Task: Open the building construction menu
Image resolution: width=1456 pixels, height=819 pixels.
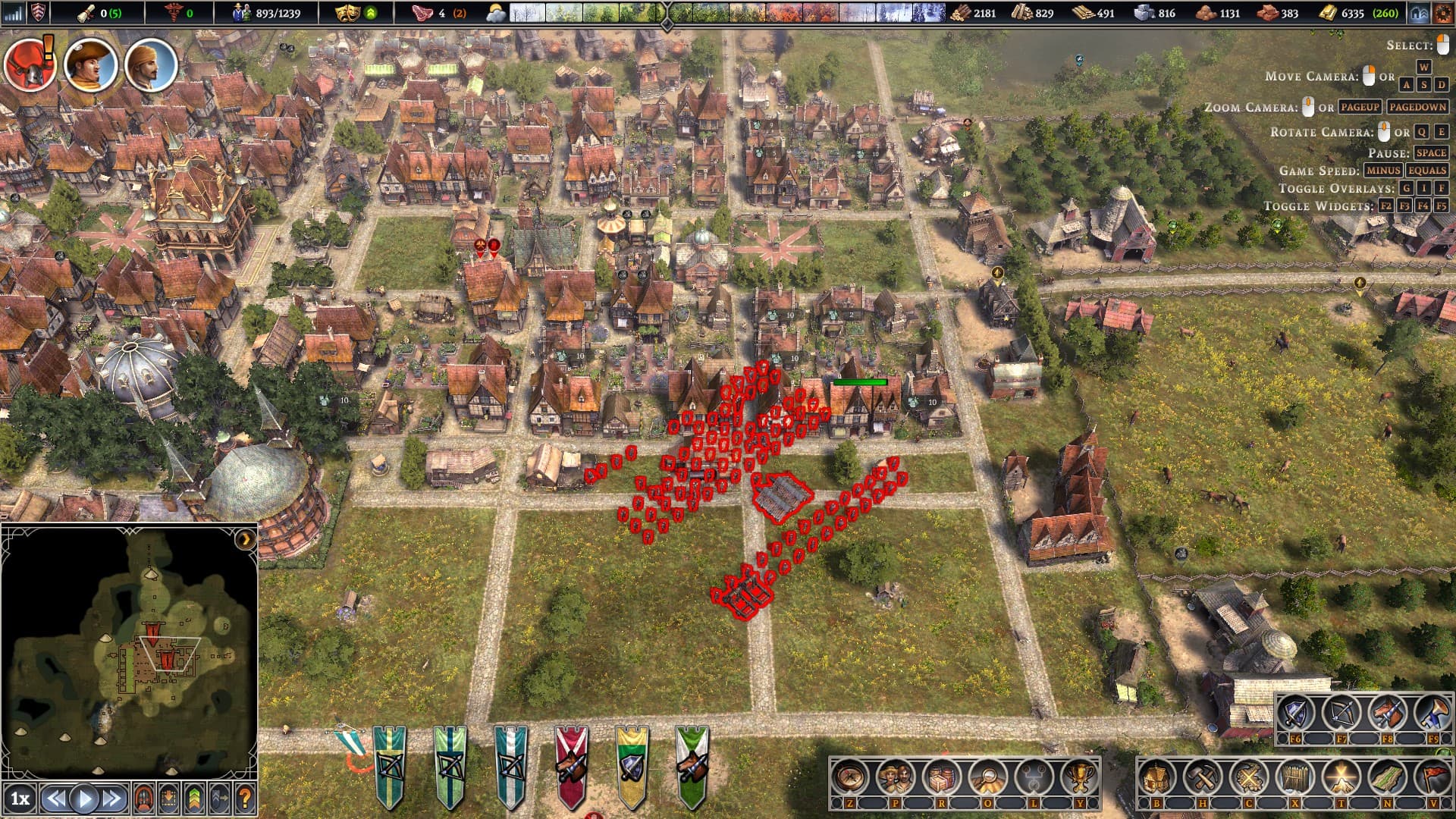Action: 1156,777
